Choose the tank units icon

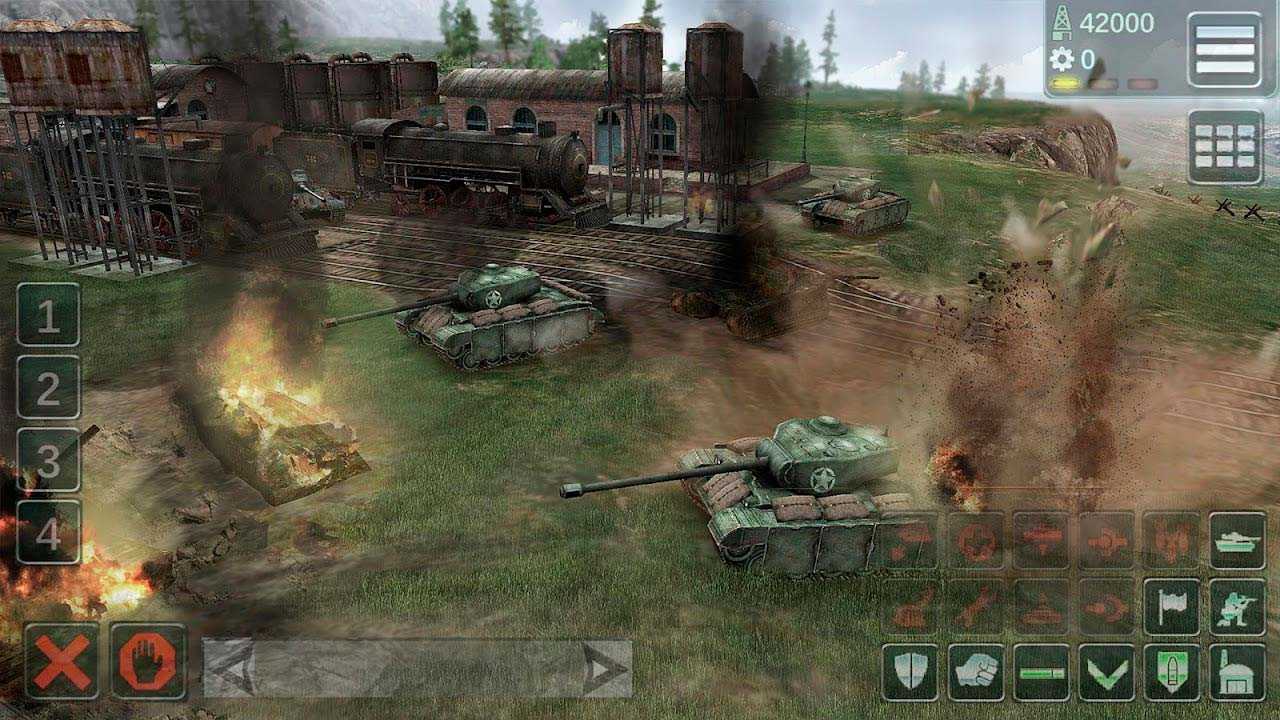(x=1237, y=540)
